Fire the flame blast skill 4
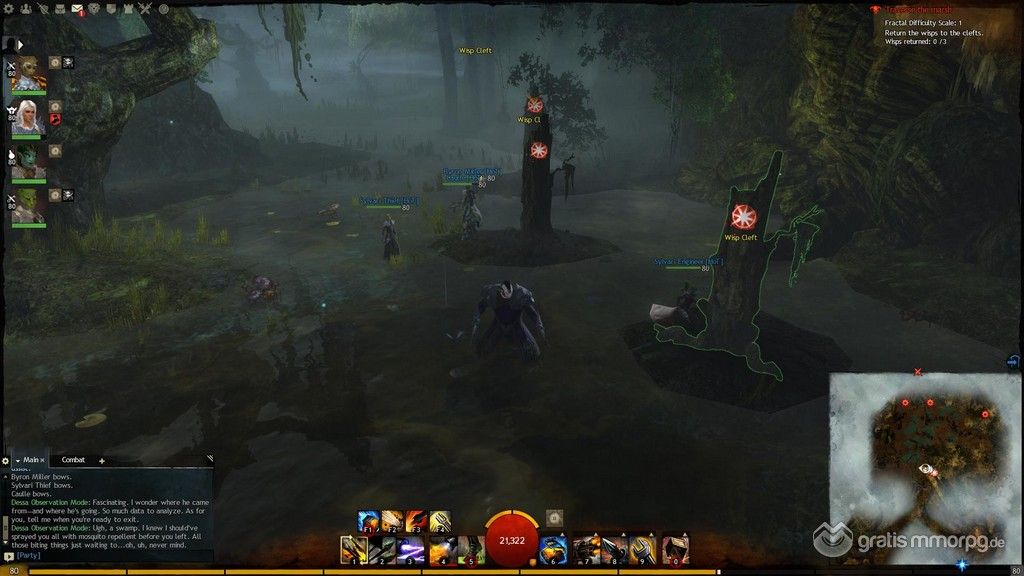 coord(441,549)
